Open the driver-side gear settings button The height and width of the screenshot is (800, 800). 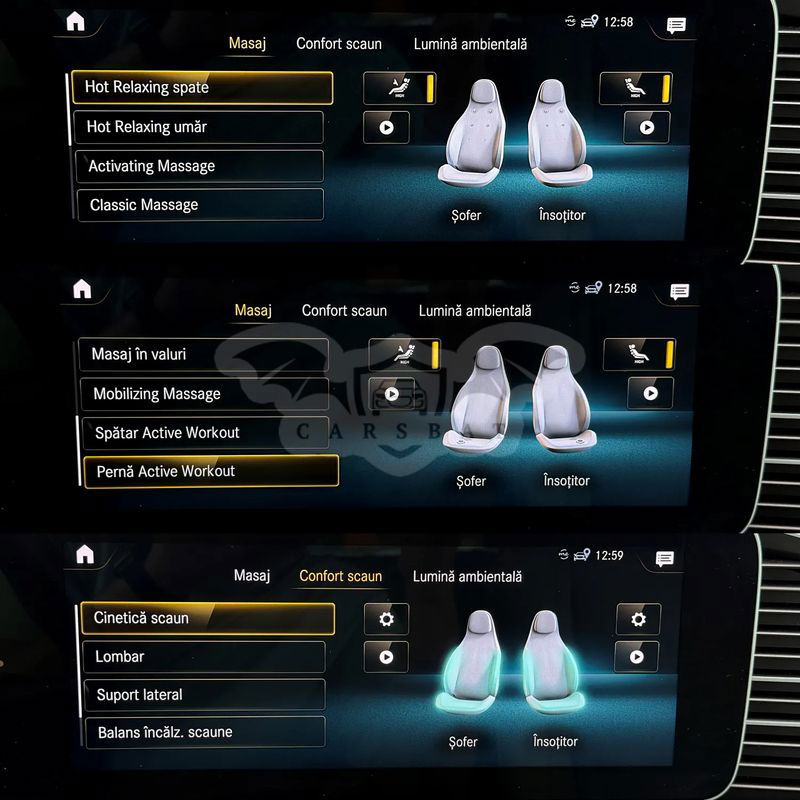tap(386, 619)
